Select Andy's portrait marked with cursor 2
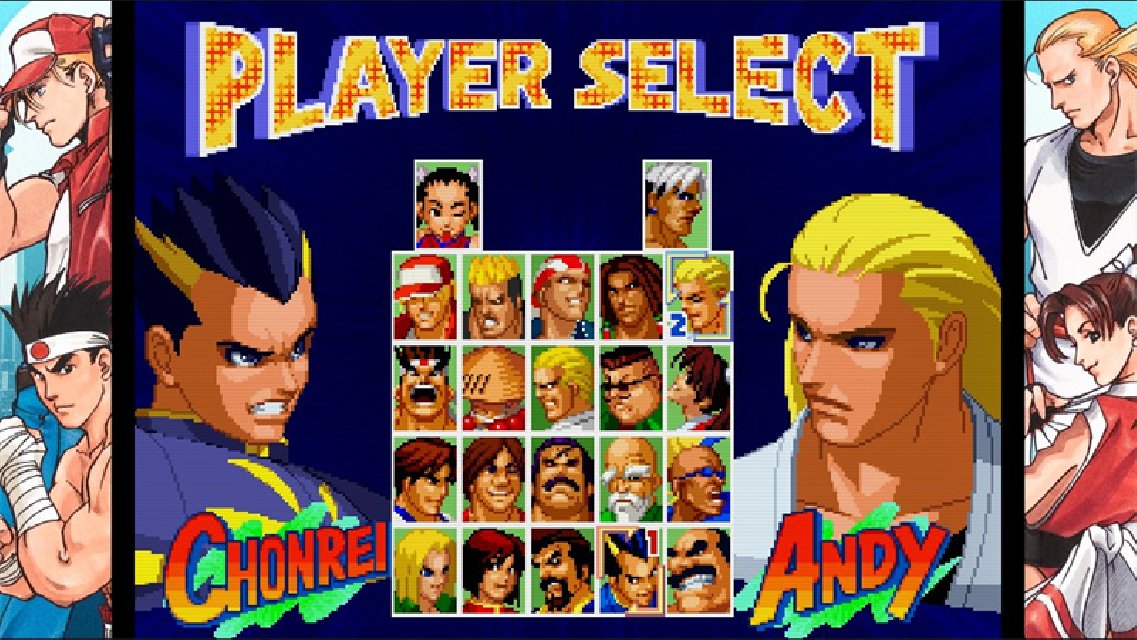The width and height of the screenshot is (1137, 640). 698,296
